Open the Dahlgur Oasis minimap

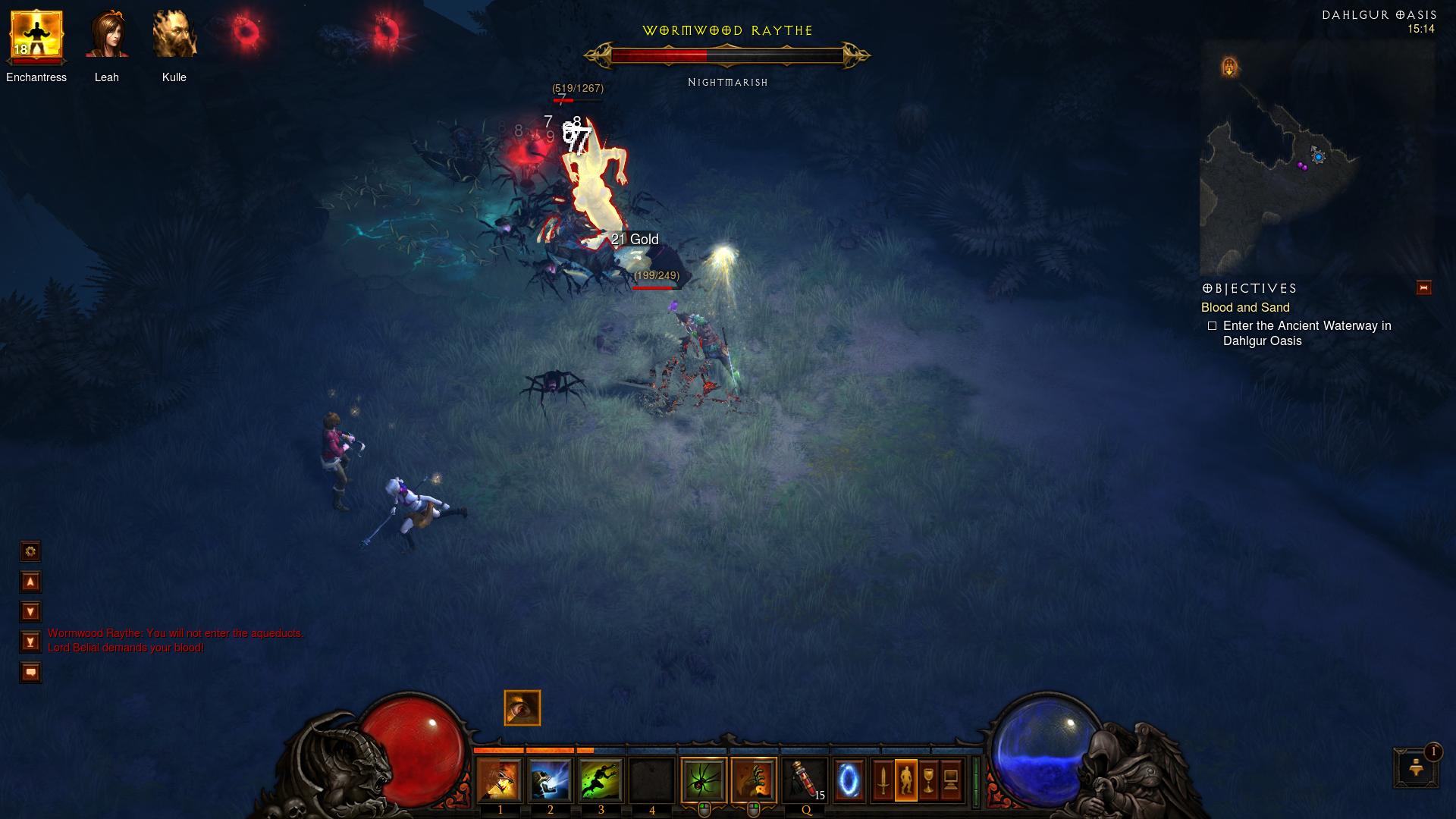tap(1316, 159)
